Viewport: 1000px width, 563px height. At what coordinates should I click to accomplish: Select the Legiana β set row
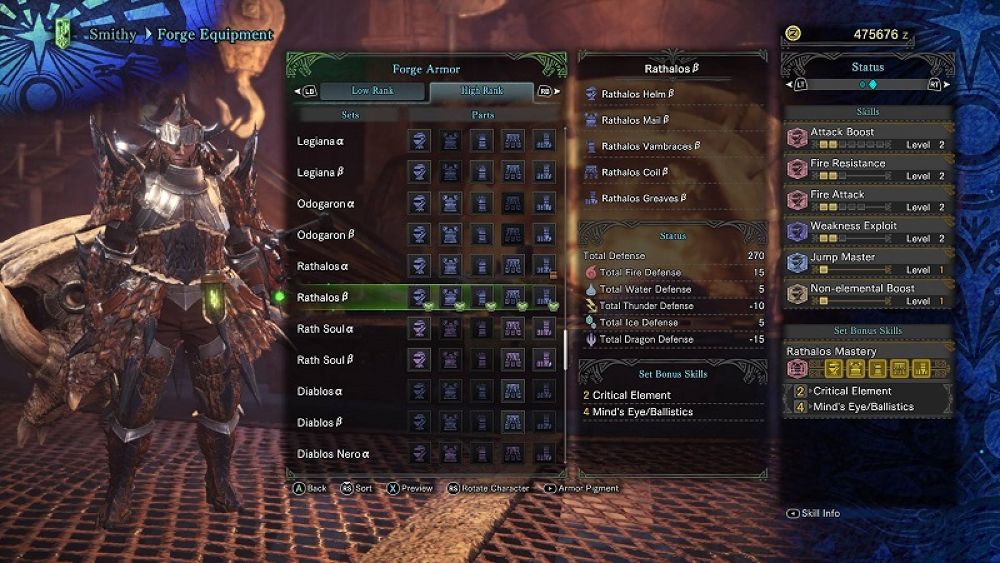tap(322, 173)
